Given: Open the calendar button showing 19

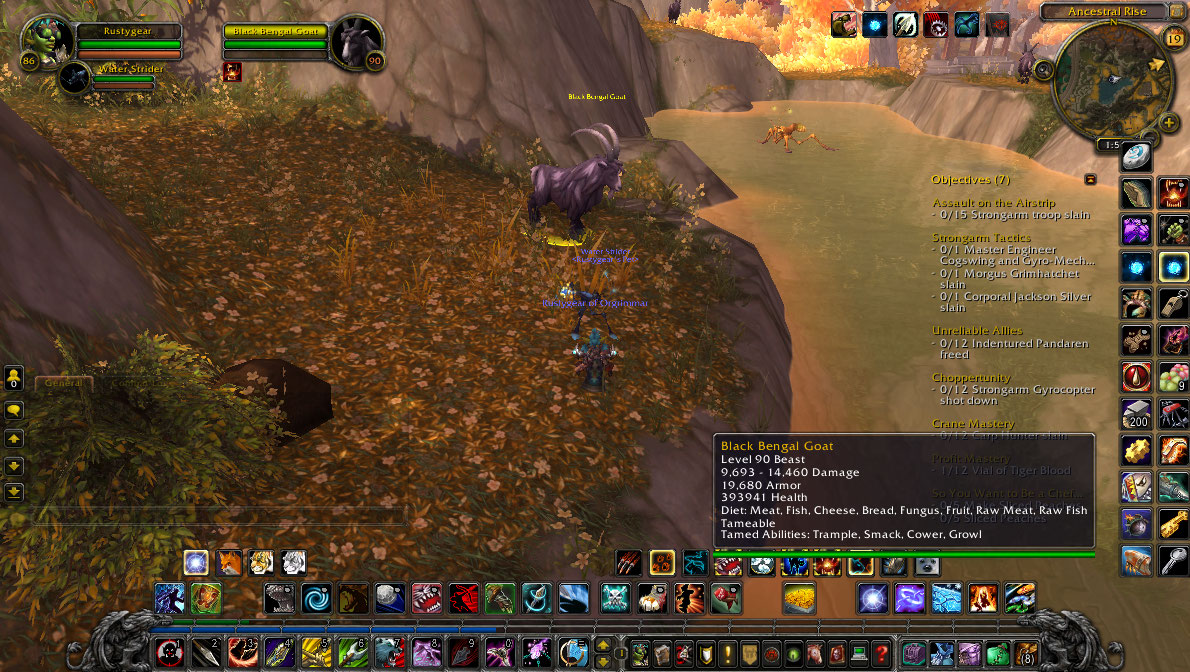Looking at the screenshot, I should tap(1174, 39).
